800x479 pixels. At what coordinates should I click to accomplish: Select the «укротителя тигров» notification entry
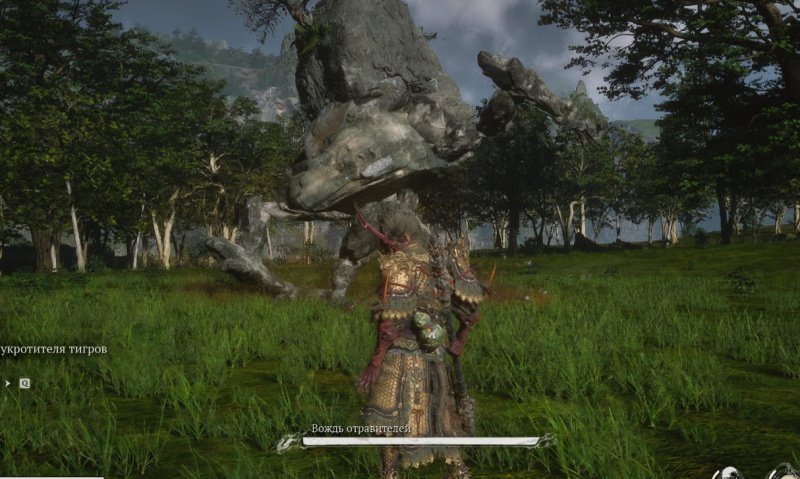coord(54,349)
